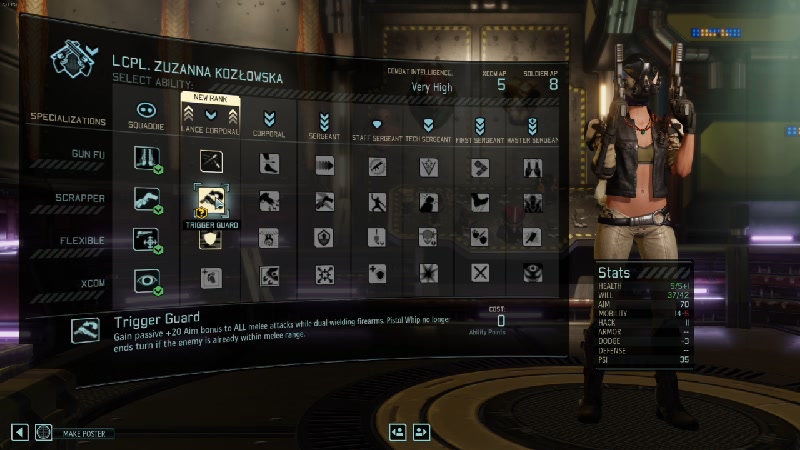This screenshot has height=450, width=800.
Task: Pick the Flexible row Sergeant shield ability
Action: tap(325, 238)
